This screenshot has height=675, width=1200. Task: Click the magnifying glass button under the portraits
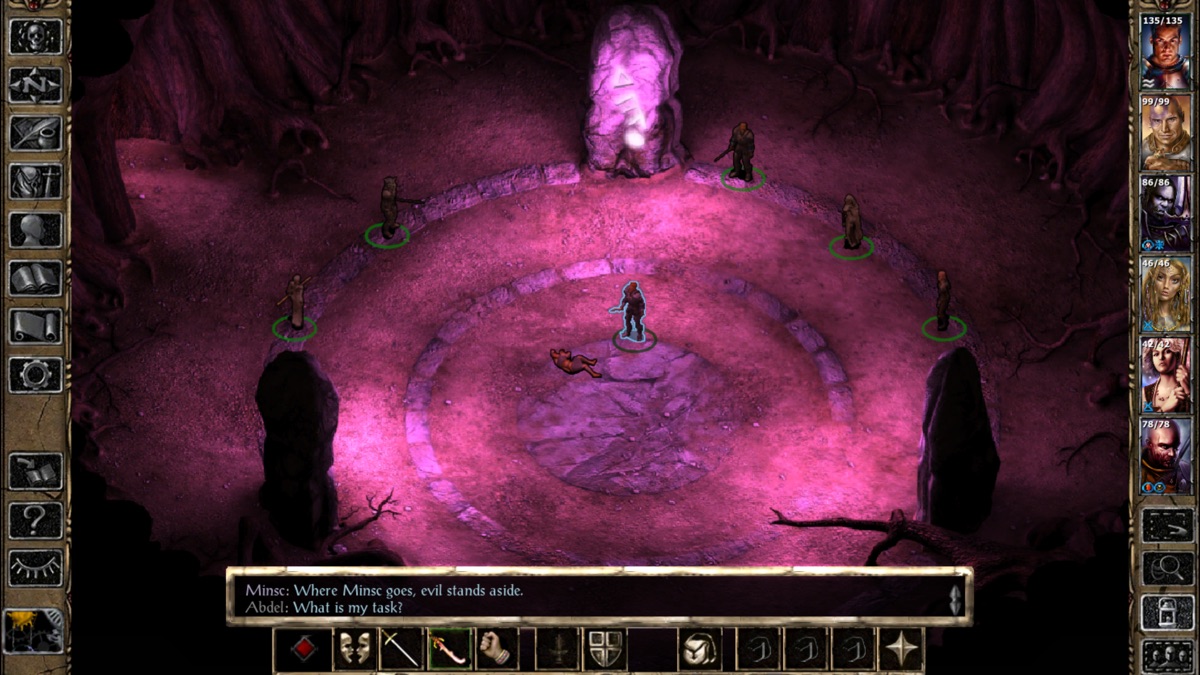[x=1165, y=568]
